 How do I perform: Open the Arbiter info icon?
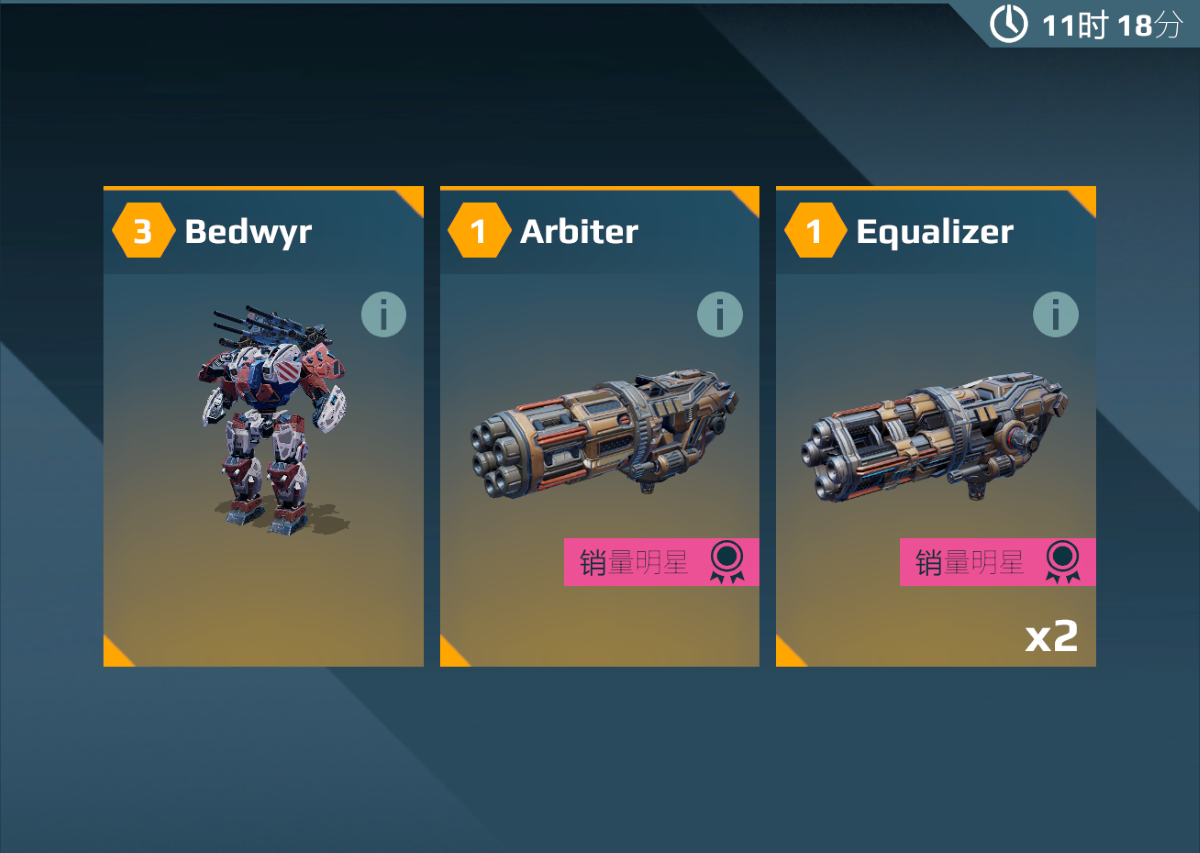coord(720,315)
